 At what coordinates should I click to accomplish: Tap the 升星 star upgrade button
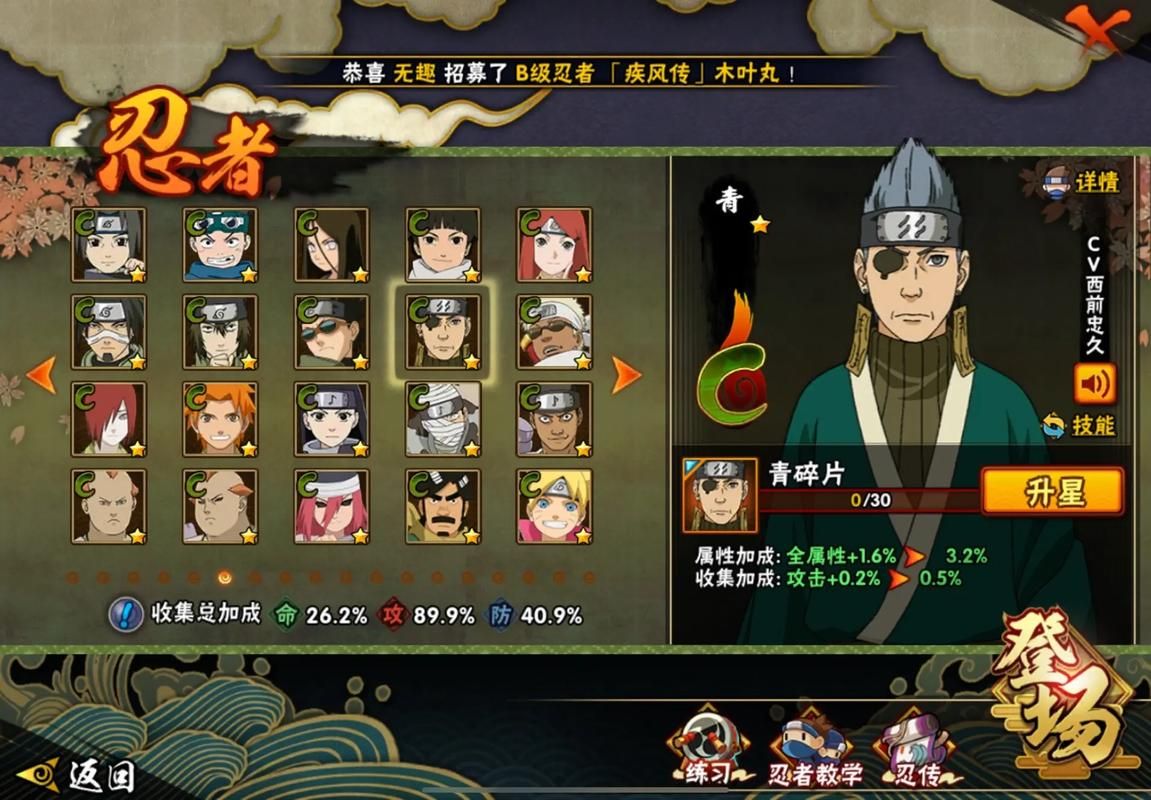point(1052,492)
